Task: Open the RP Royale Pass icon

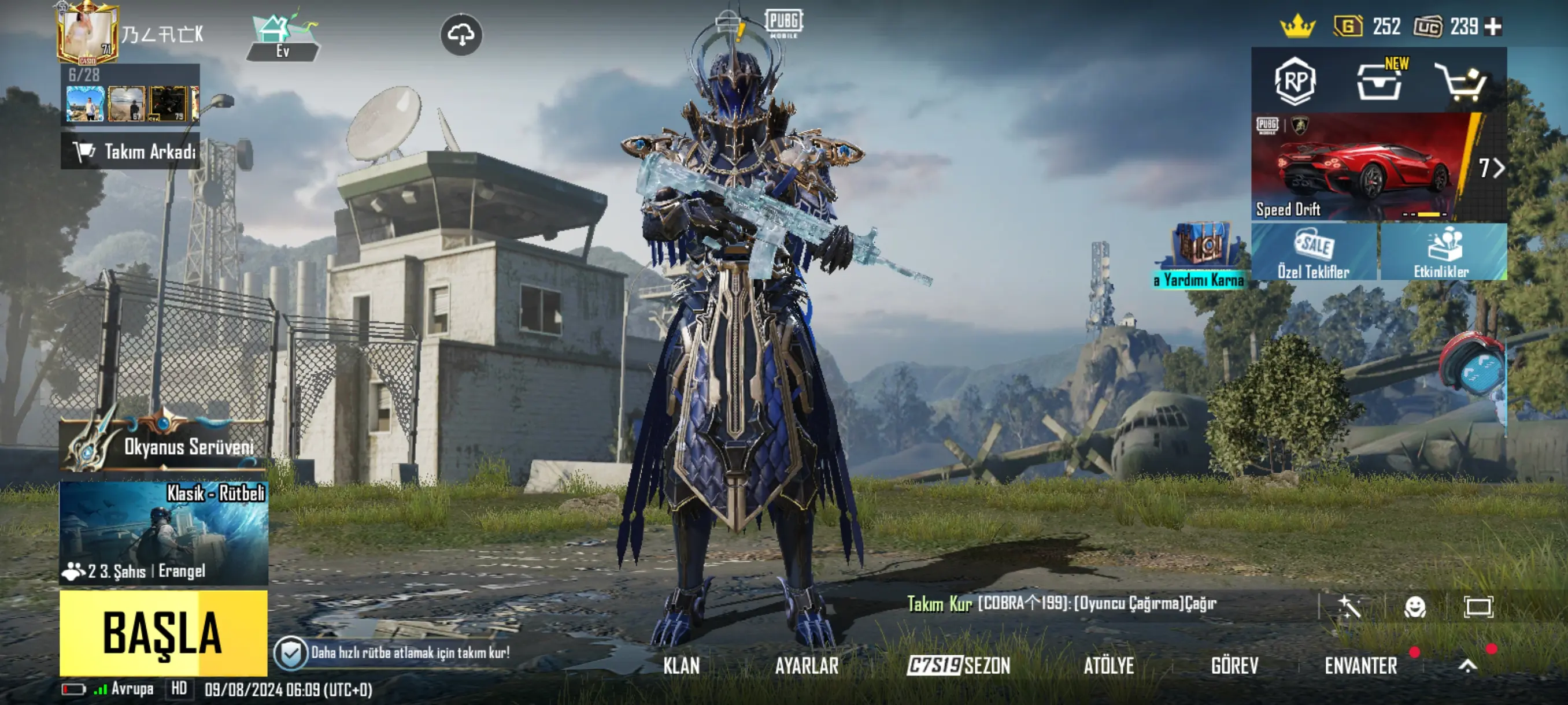Action: pyautogui.click(x=1295, y=81)
